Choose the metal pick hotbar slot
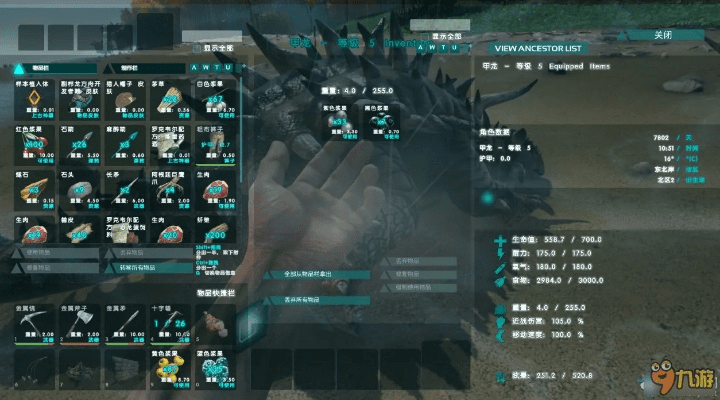Viewport: 720px width, 400px height. [35, 325]
